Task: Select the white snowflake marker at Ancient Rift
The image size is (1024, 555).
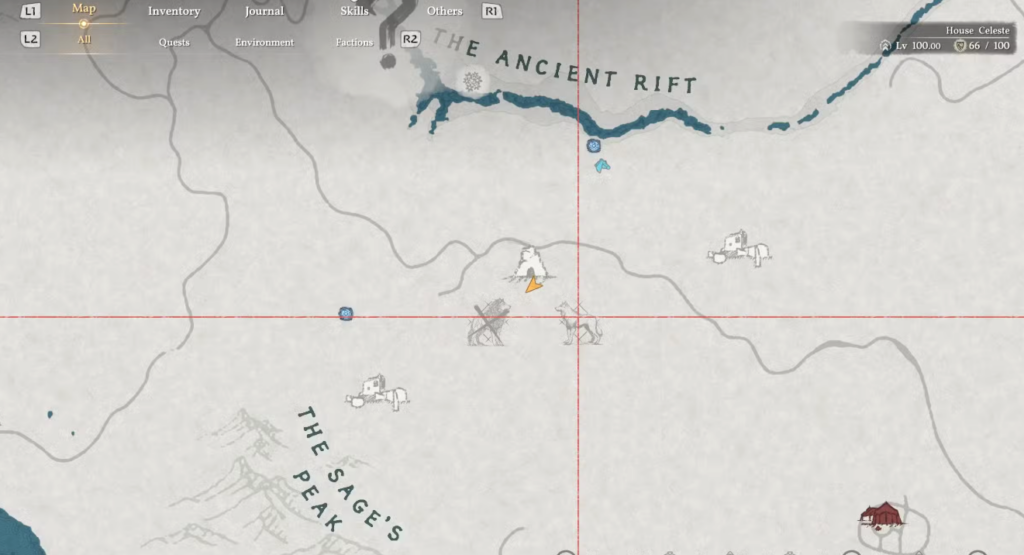Action: pyautogui.click(x=472, y=80)
